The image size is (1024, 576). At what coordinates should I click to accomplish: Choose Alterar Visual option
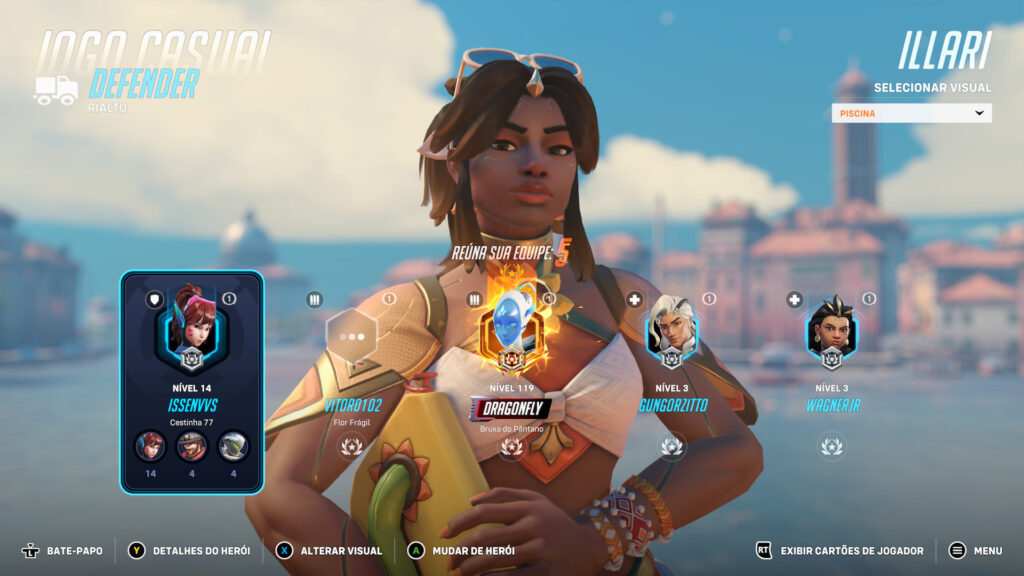tap(329, 550)
